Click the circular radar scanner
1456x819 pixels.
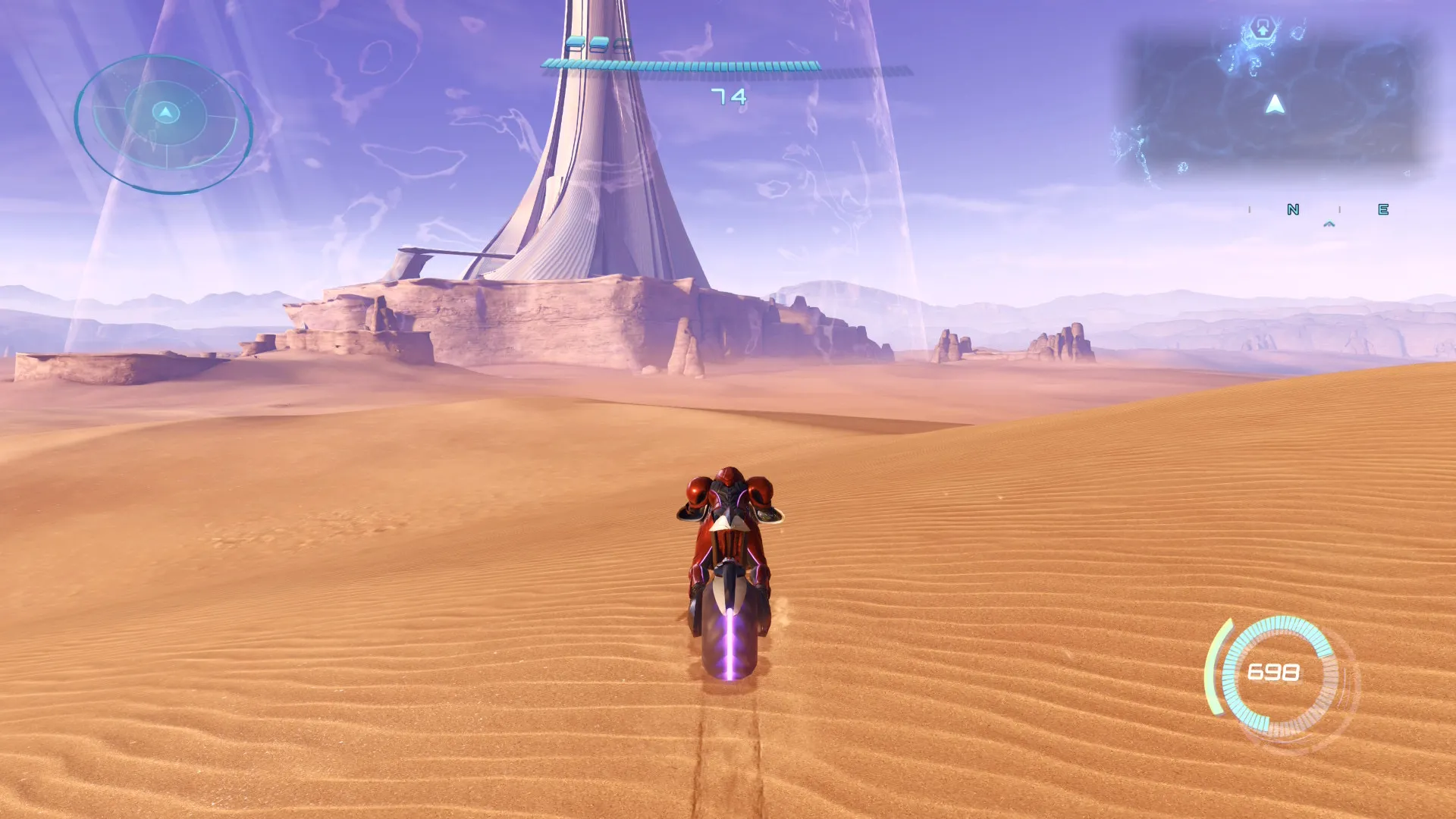click(164, 123)
